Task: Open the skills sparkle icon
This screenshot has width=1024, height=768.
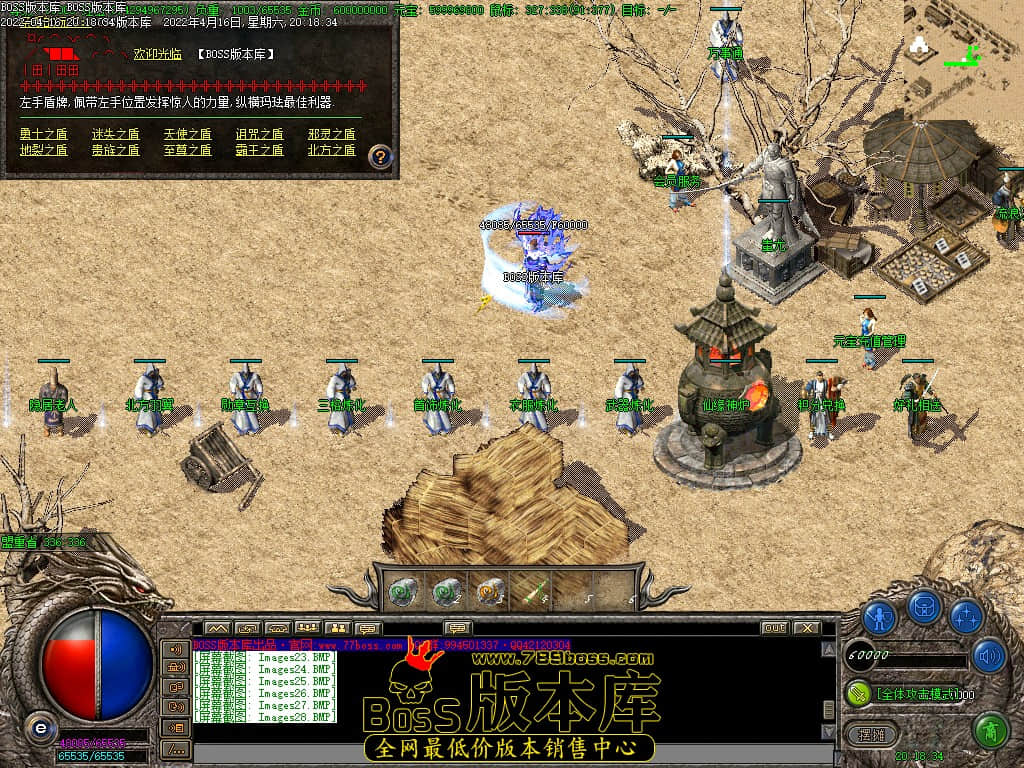Action: pyautogui.click(x=966, y=617)
